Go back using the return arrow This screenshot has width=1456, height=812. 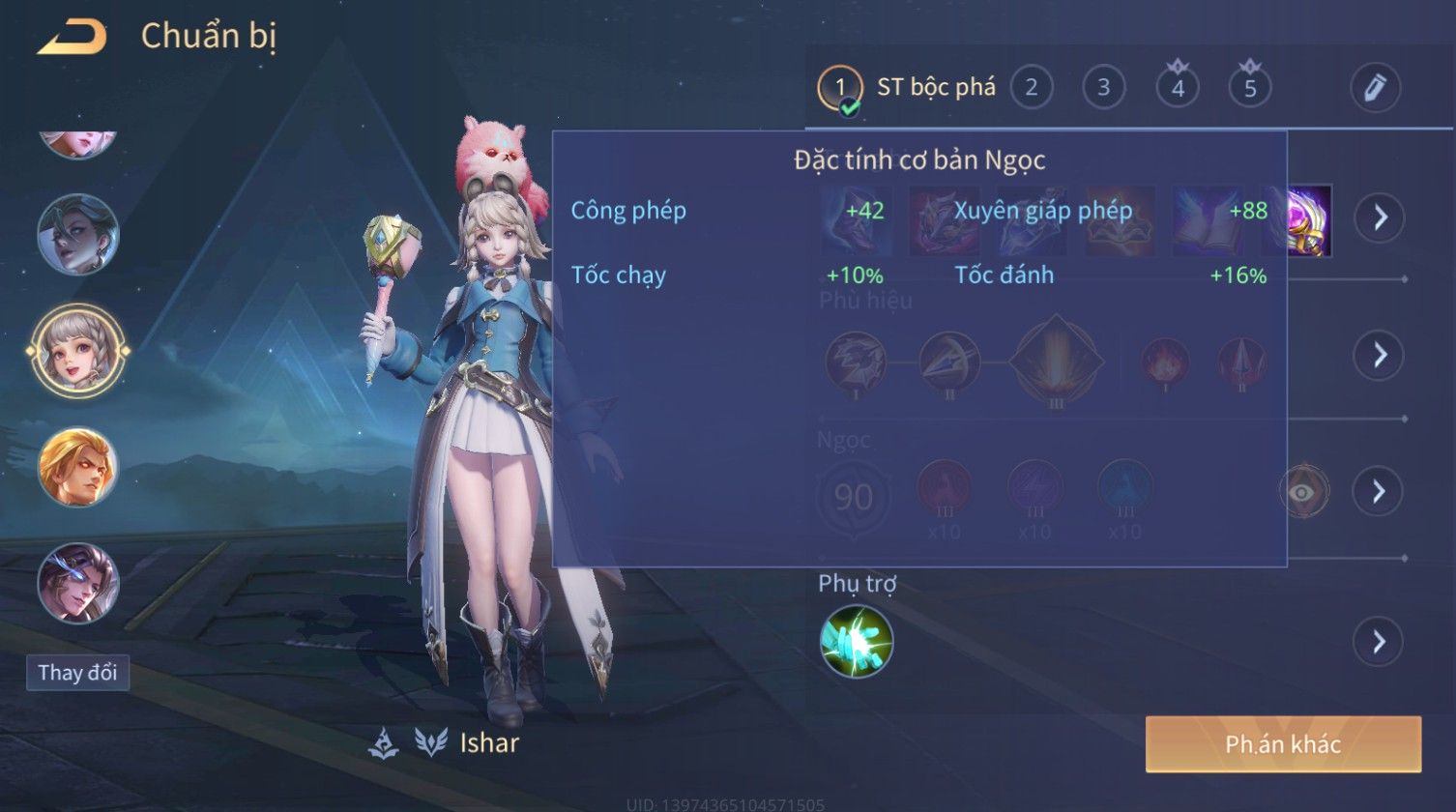coord(72,38)
